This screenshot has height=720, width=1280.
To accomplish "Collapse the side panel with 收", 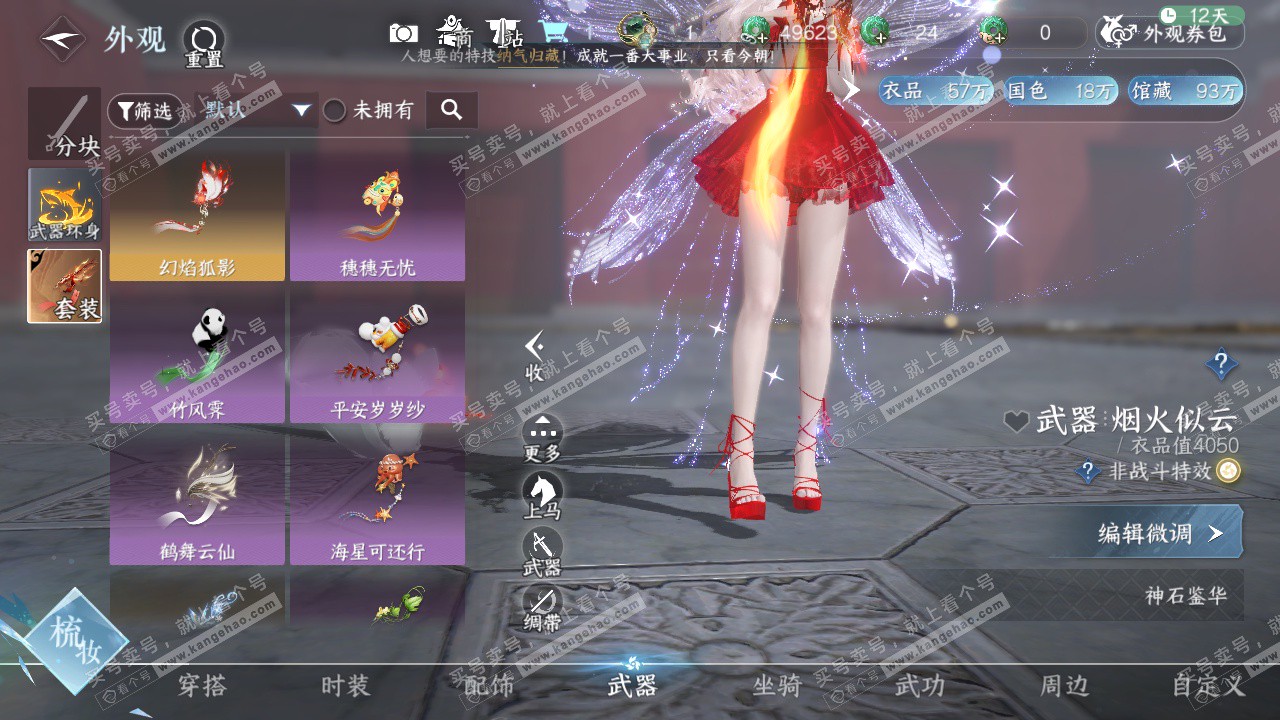I will click(x=535, y=357).
